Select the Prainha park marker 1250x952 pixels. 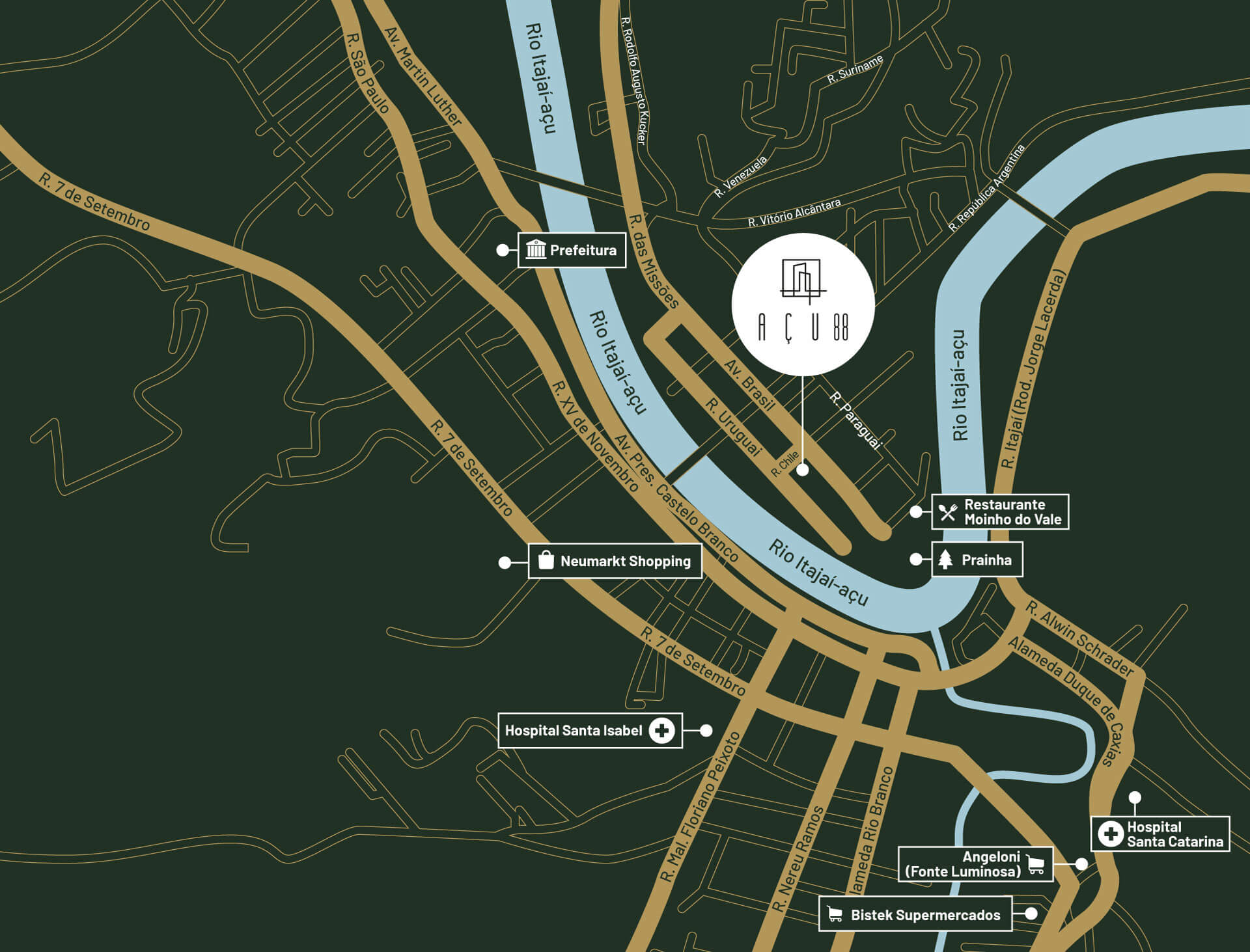(x=977, y=560)
